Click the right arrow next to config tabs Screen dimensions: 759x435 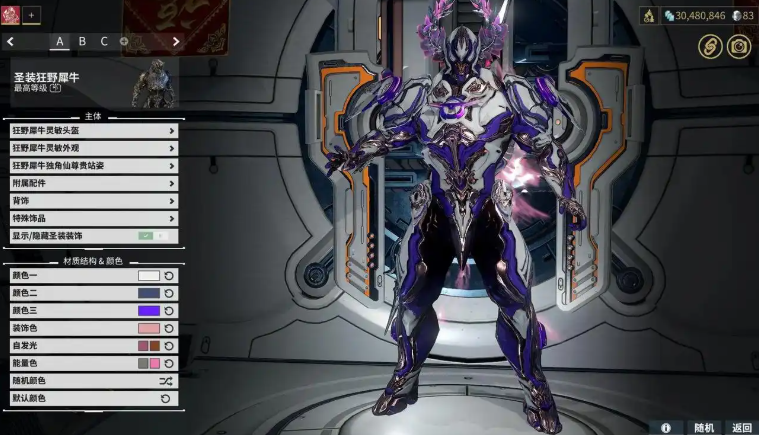176,42
